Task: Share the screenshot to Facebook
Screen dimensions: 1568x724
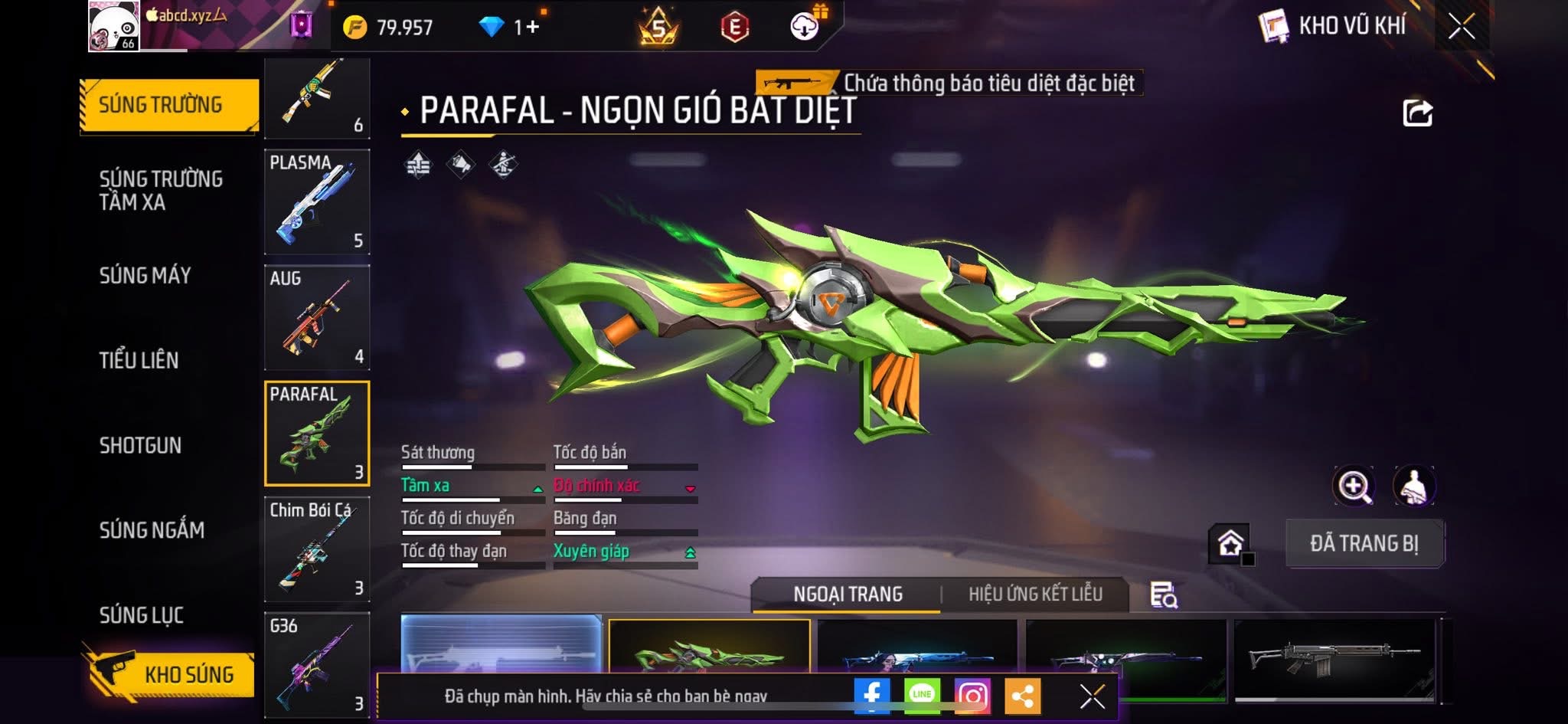Action: pos(872,695)
